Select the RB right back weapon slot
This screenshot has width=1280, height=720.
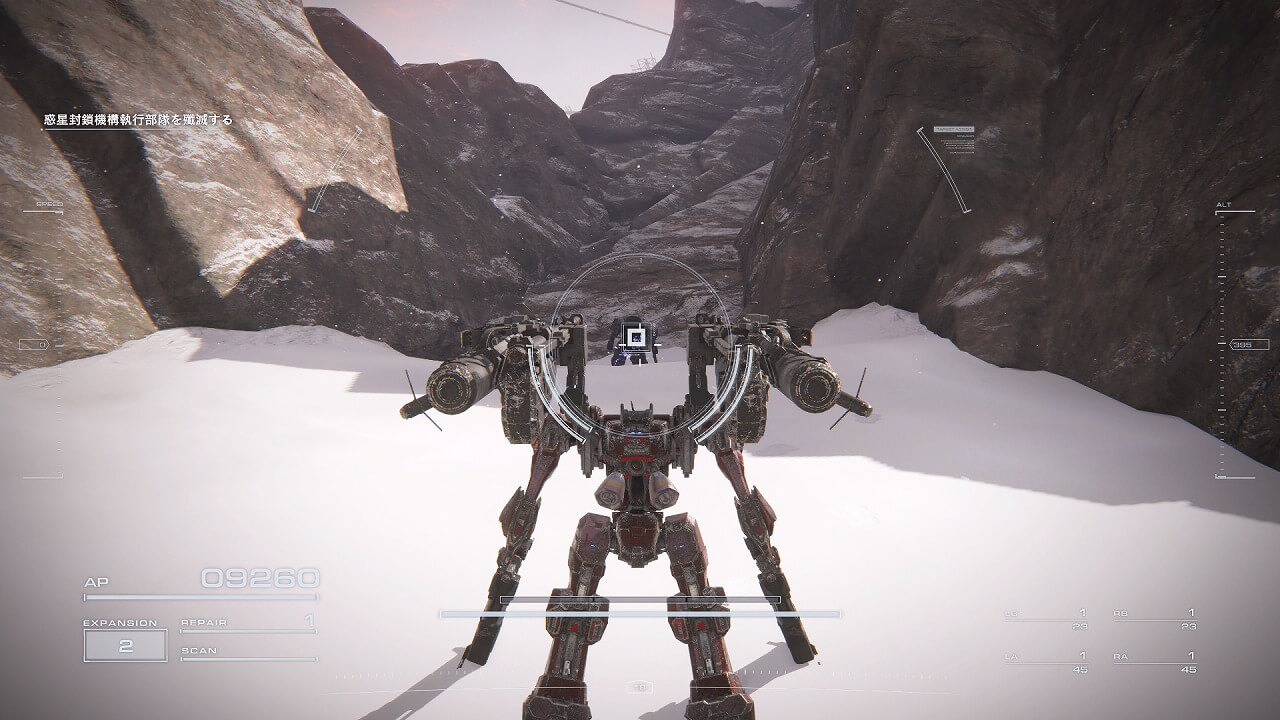click(1154, 619)
